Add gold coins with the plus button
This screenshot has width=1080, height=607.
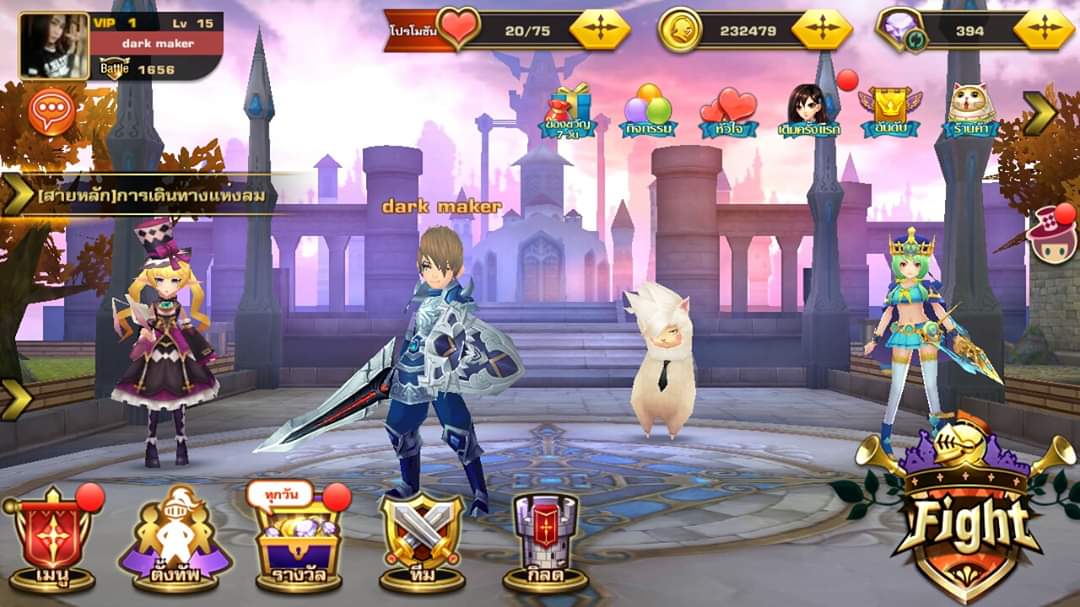pyautogui.click(x=821, y=30)
